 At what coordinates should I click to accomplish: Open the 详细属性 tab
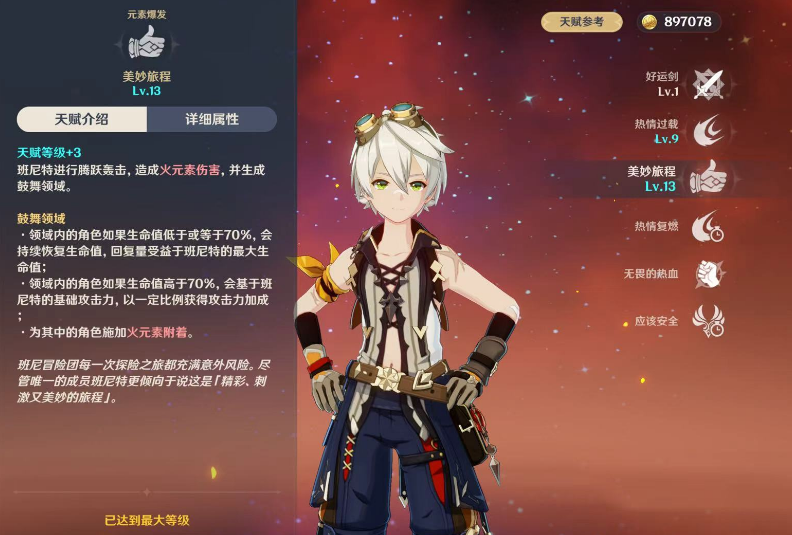click(x=212, y=119)
